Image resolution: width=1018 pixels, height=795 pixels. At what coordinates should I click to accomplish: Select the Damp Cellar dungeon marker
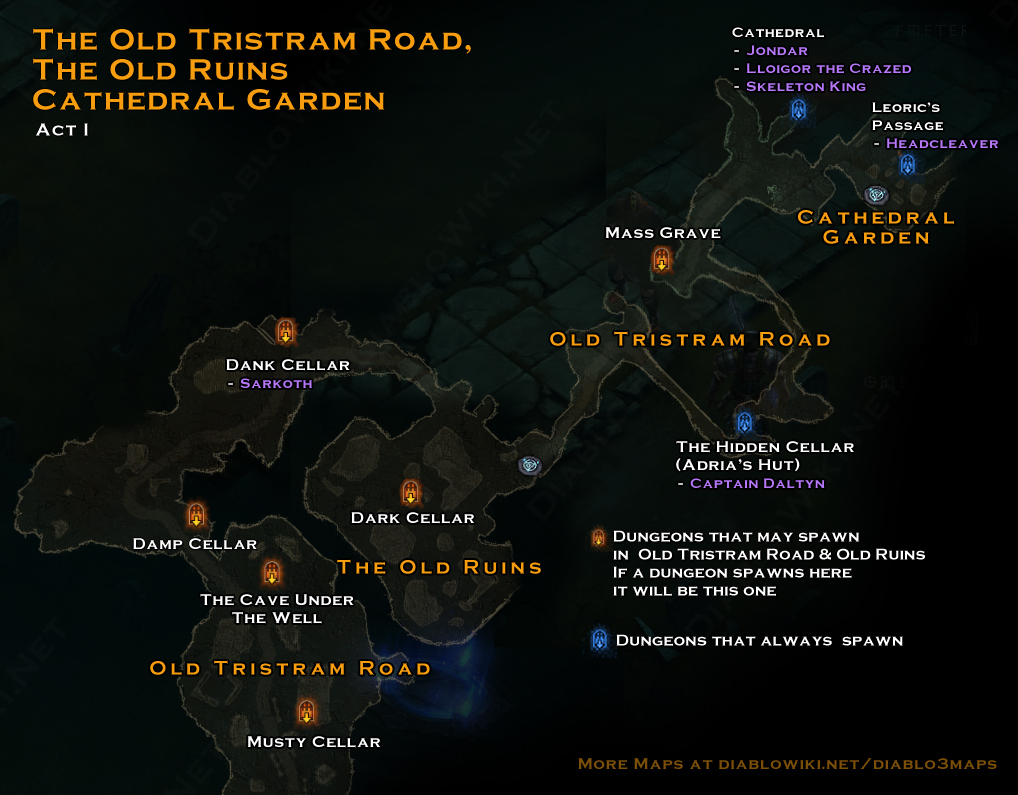click(196, 516)
